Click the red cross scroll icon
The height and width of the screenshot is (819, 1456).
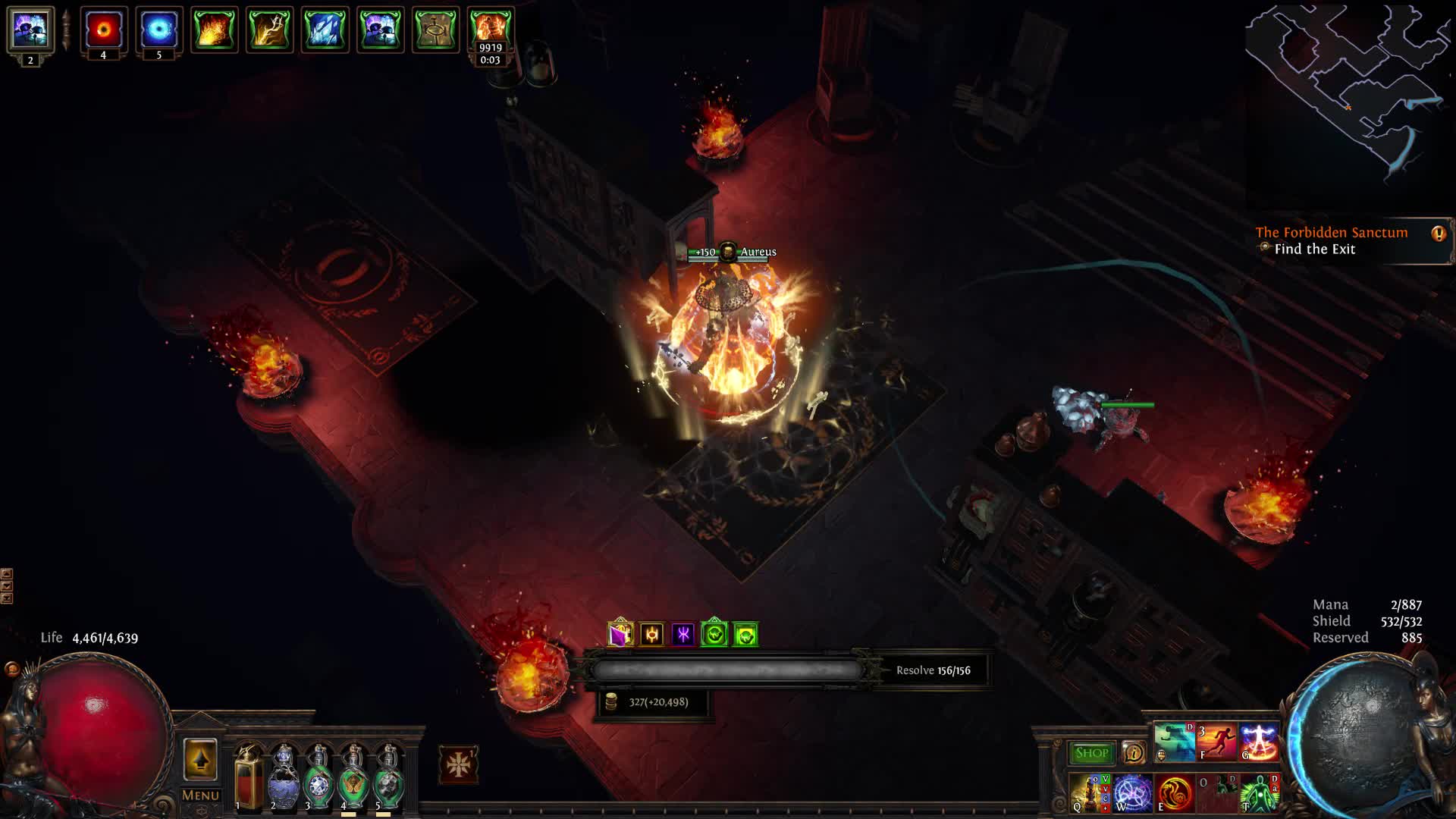click(x=458, y=765)
